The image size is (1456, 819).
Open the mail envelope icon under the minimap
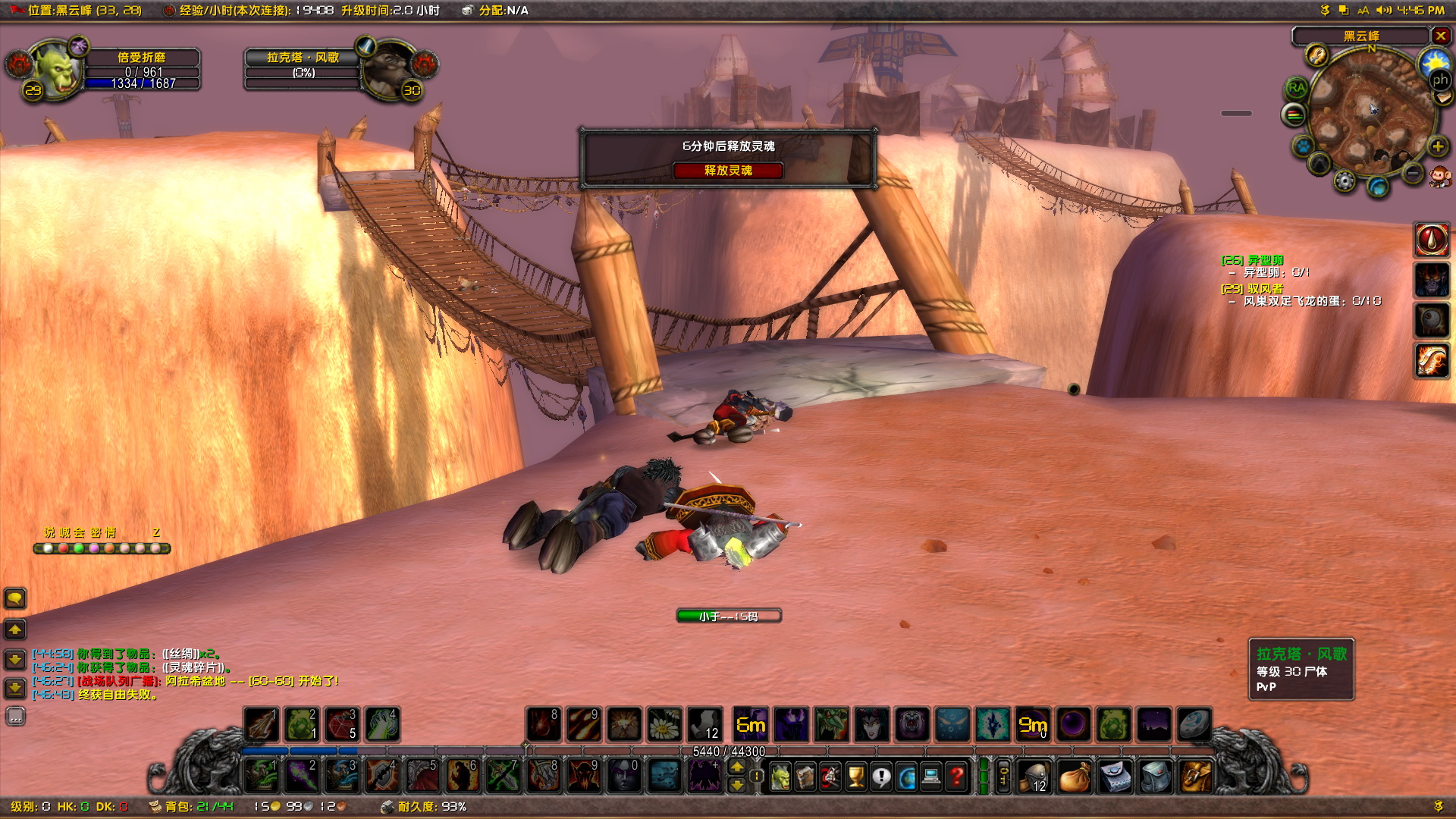click(1442, 97)
